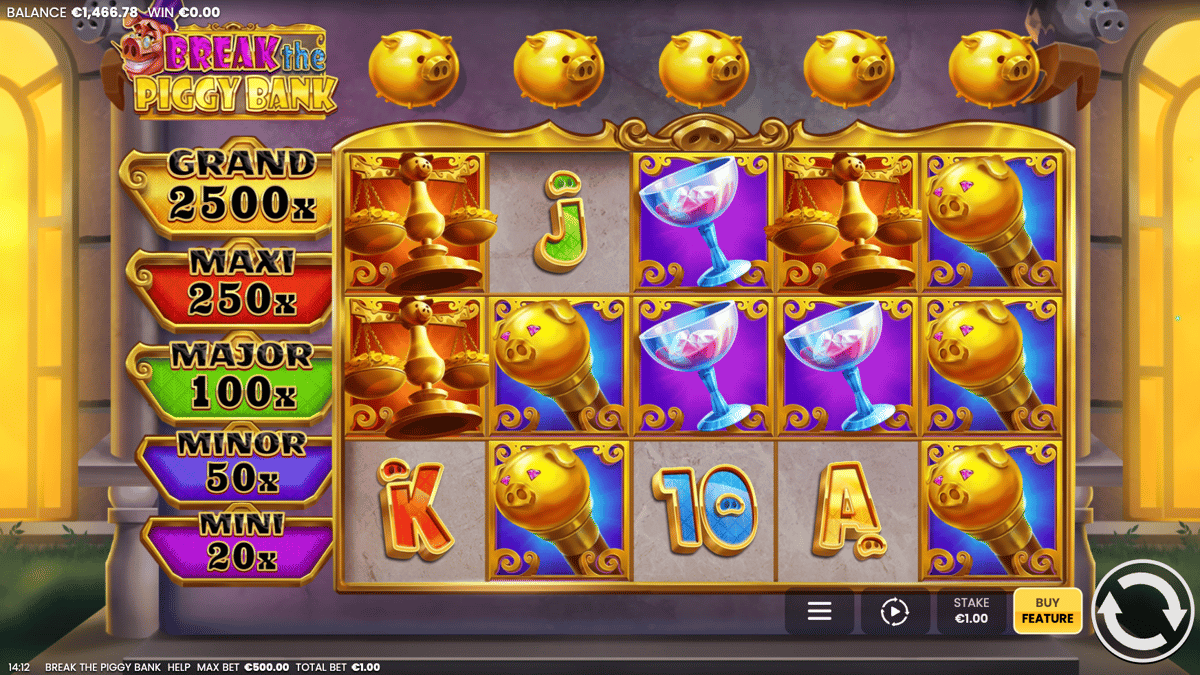The height and width of the screenshot is (675, 1200).
Task: Open the Help link in the footer
Action: [179, 667]
